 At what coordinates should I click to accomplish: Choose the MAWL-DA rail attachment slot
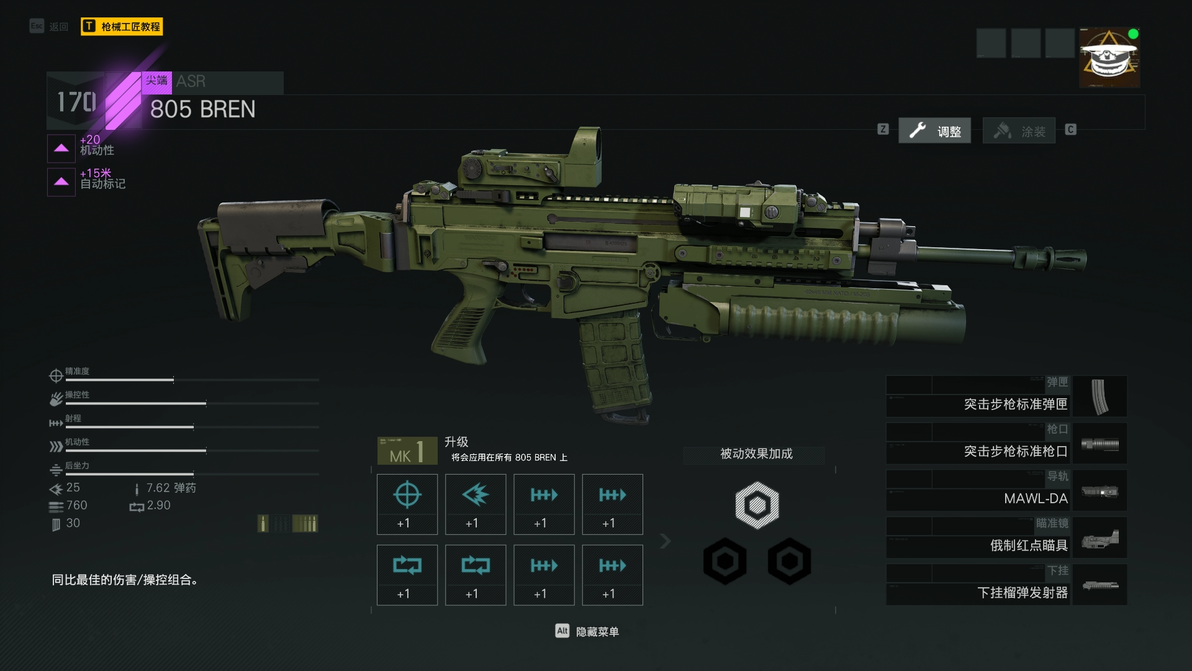[1006, 491]
